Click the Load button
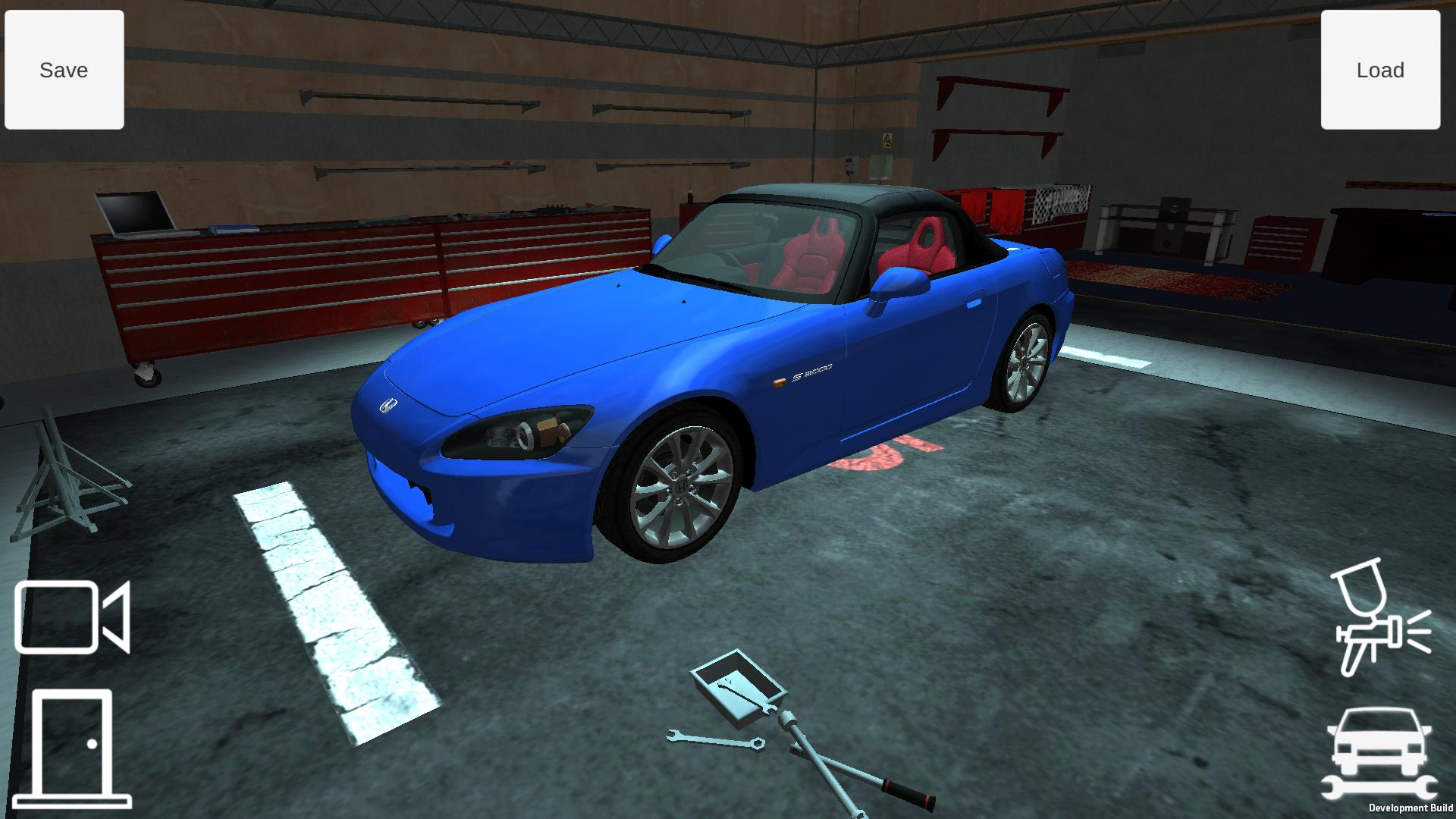1456x819 pixels. (1380, 70)
